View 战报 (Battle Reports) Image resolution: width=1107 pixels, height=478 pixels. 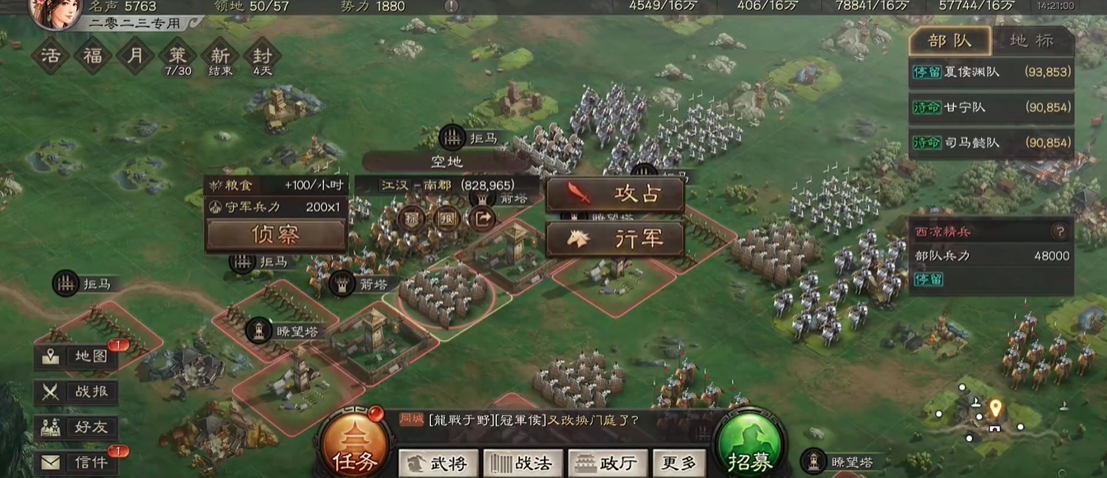pos(78,392)
